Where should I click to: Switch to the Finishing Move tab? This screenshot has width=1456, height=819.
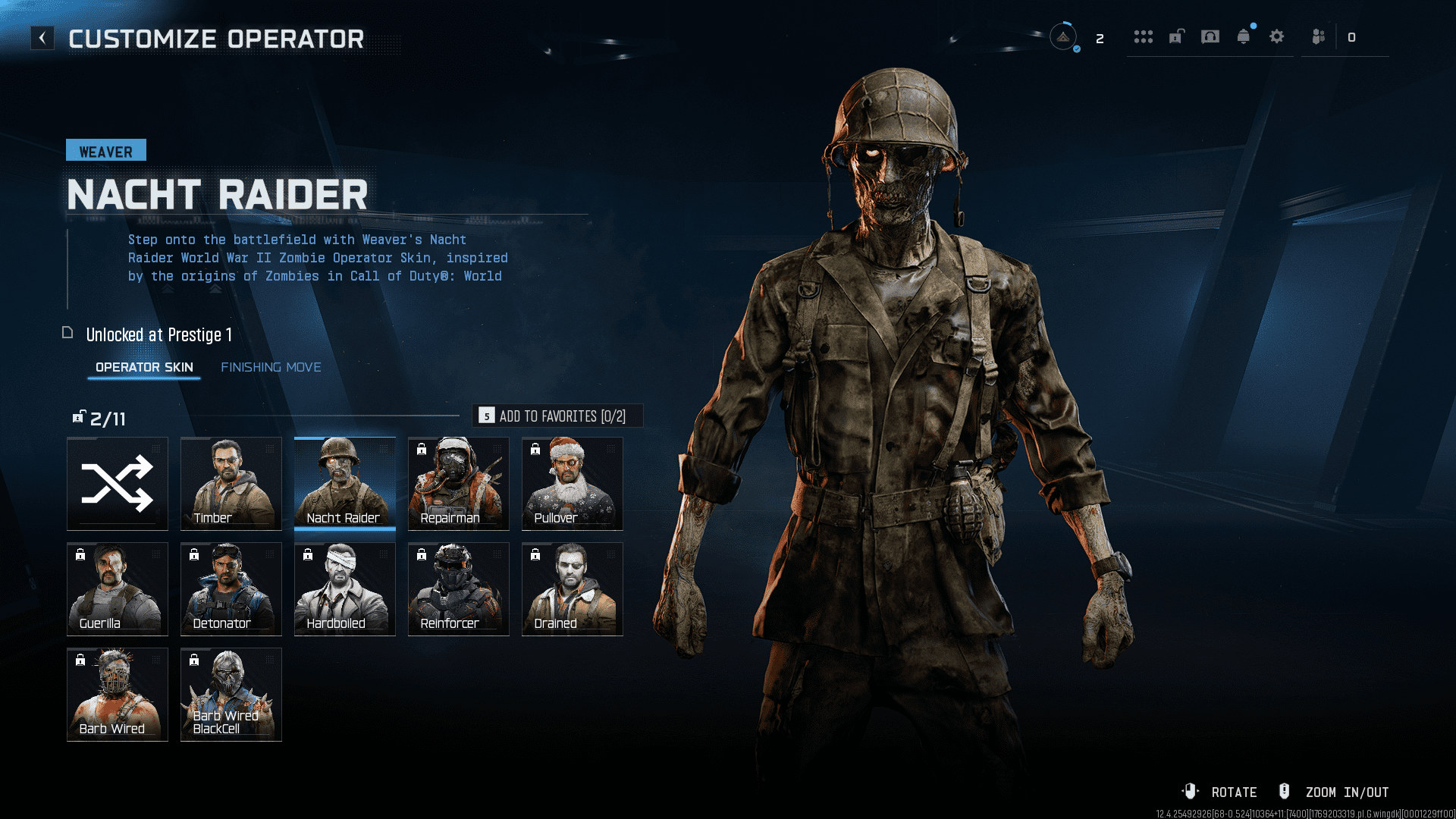click(271, 367)
